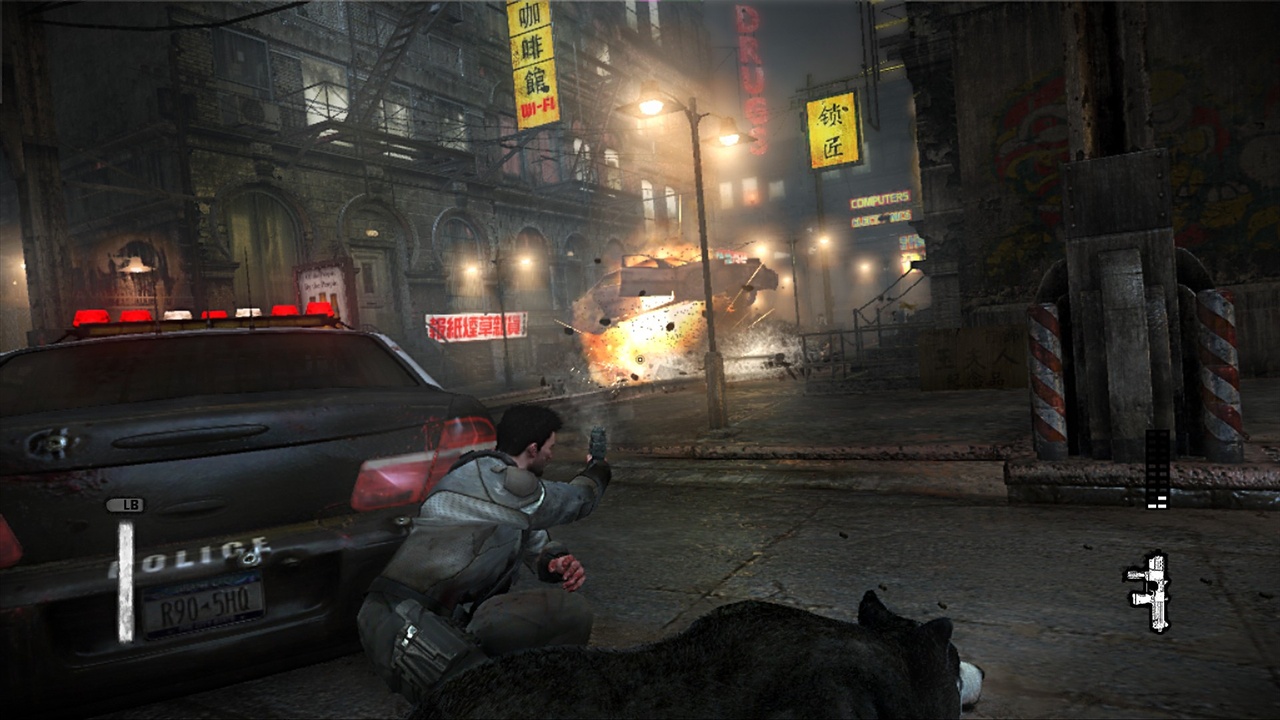Screen dimensions: 1280x720
Task: Select the white poster on the left wall
Action: pyautogui.click(x=322, y=280)
